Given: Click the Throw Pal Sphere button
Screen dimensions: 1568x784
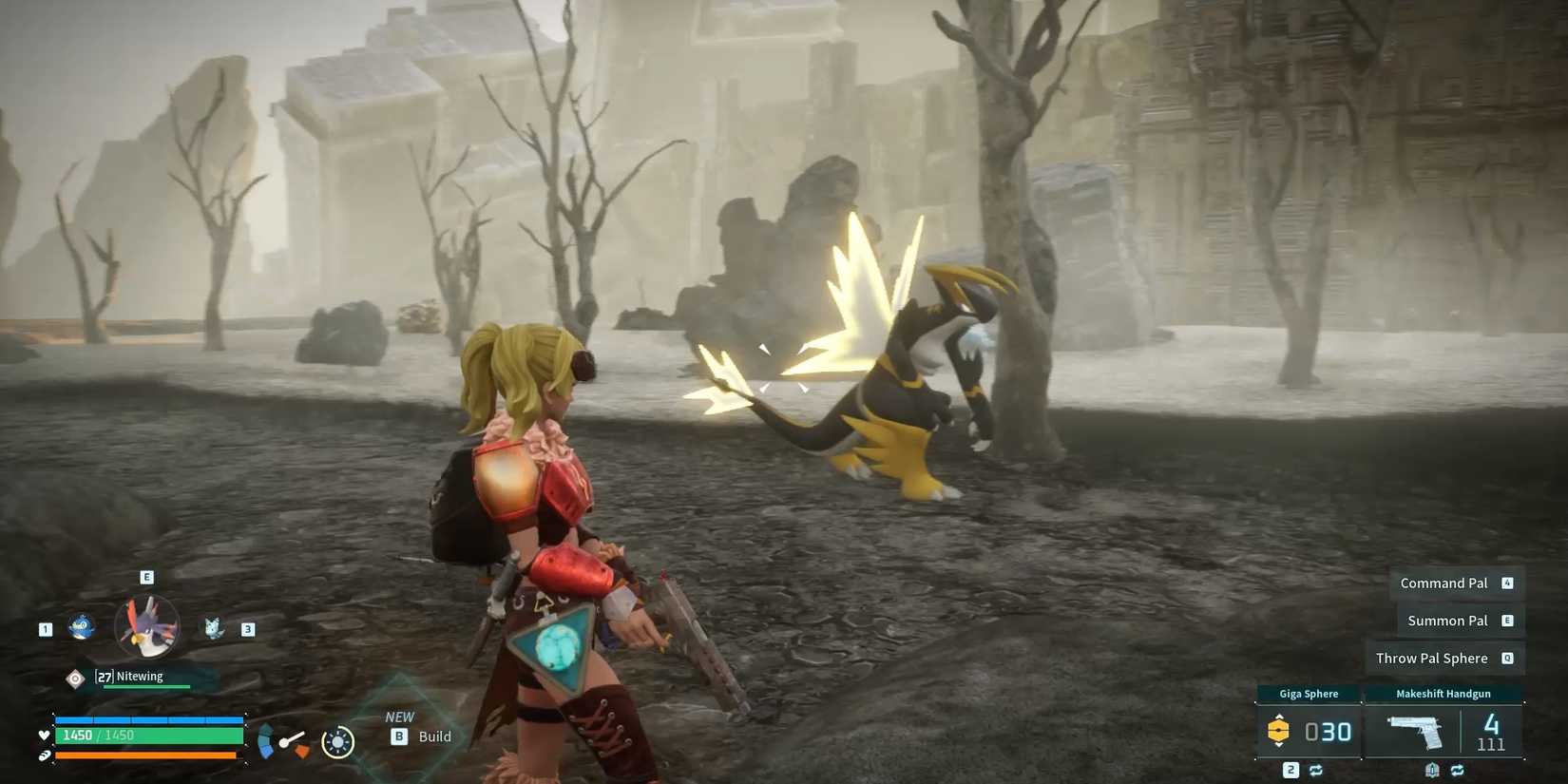Looking at the screenshot, I should (x=1432, y=658).
